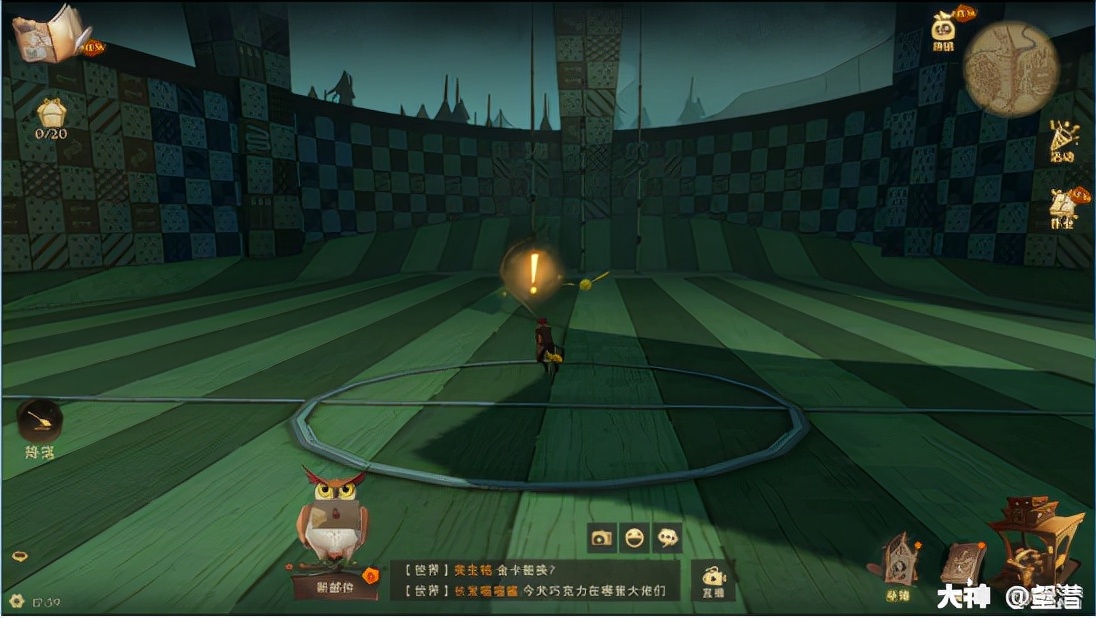Open the gift bag icon beside the minimap
1096x618 pixels.
pos(945,31)
